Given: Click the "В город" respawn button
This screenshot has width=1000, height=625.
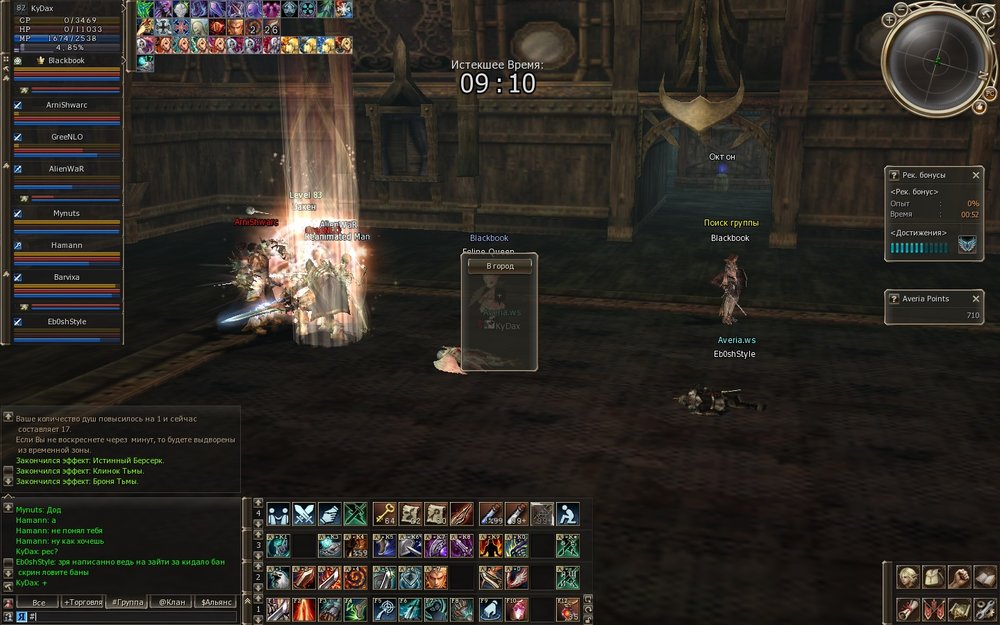Looking at the screenshot, I should click(499, 266).
